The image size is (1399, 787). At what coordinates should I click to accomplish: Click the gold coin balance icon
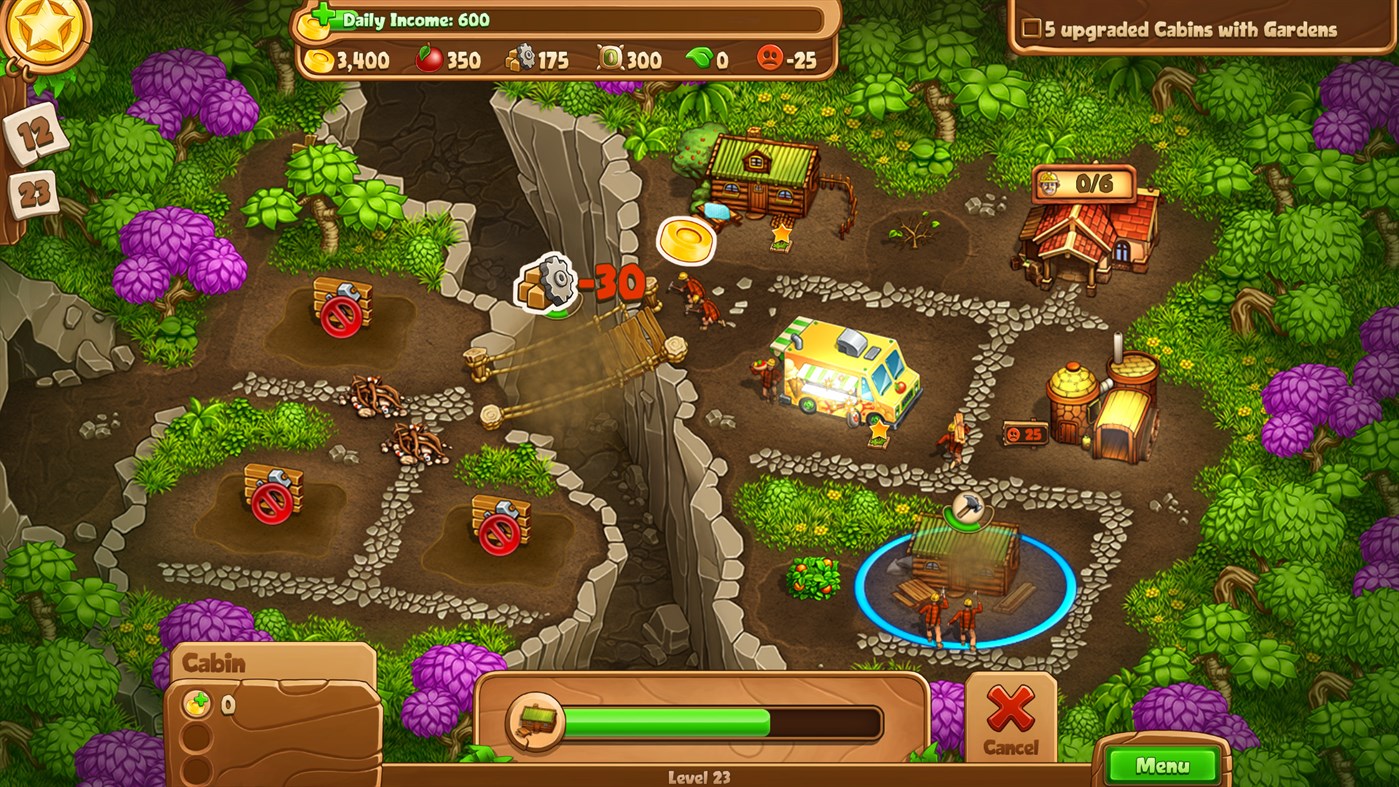[x=319, y=59]
